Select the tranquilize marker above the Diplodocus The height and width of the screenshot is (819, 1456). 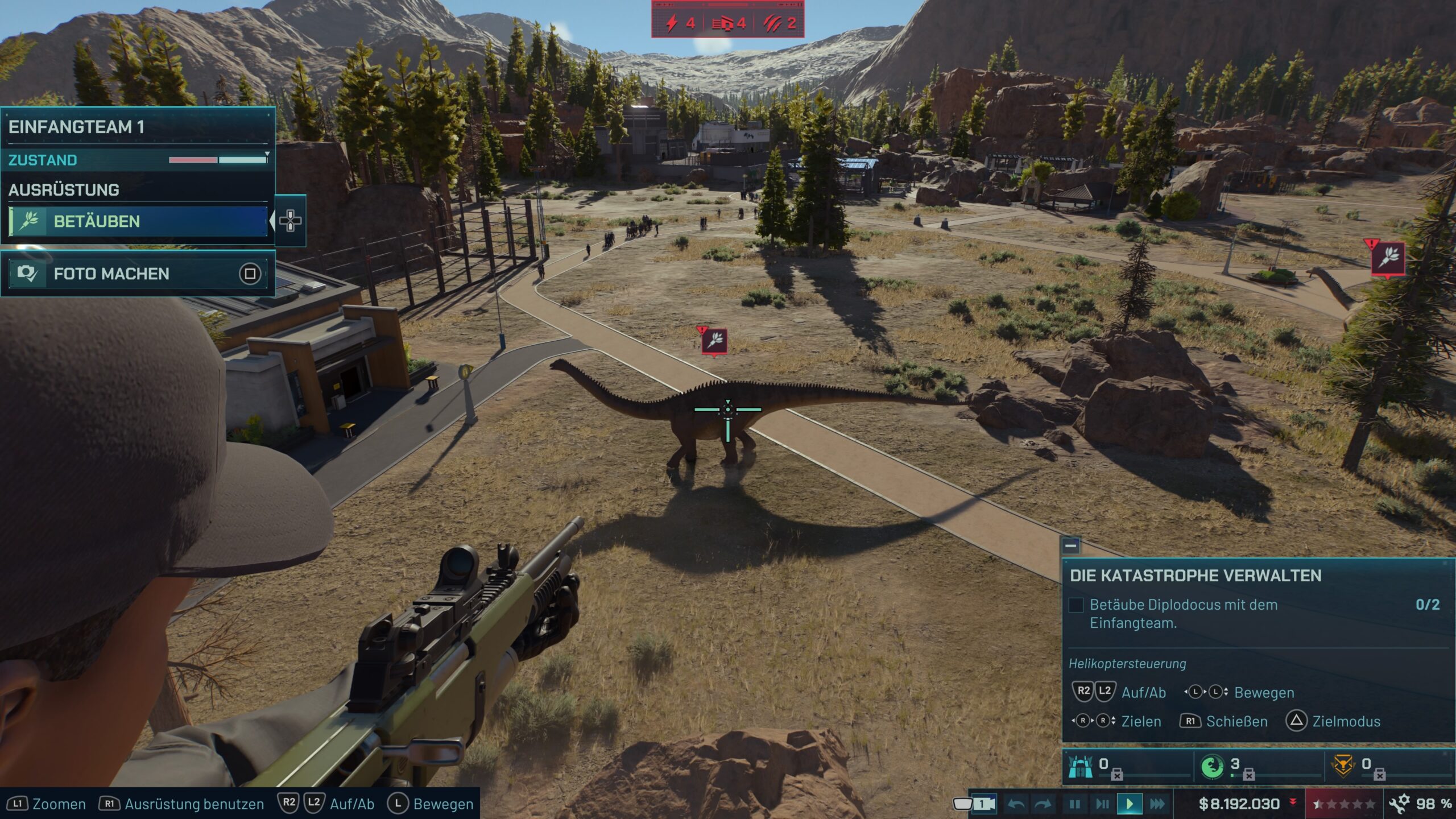point(714,341)
